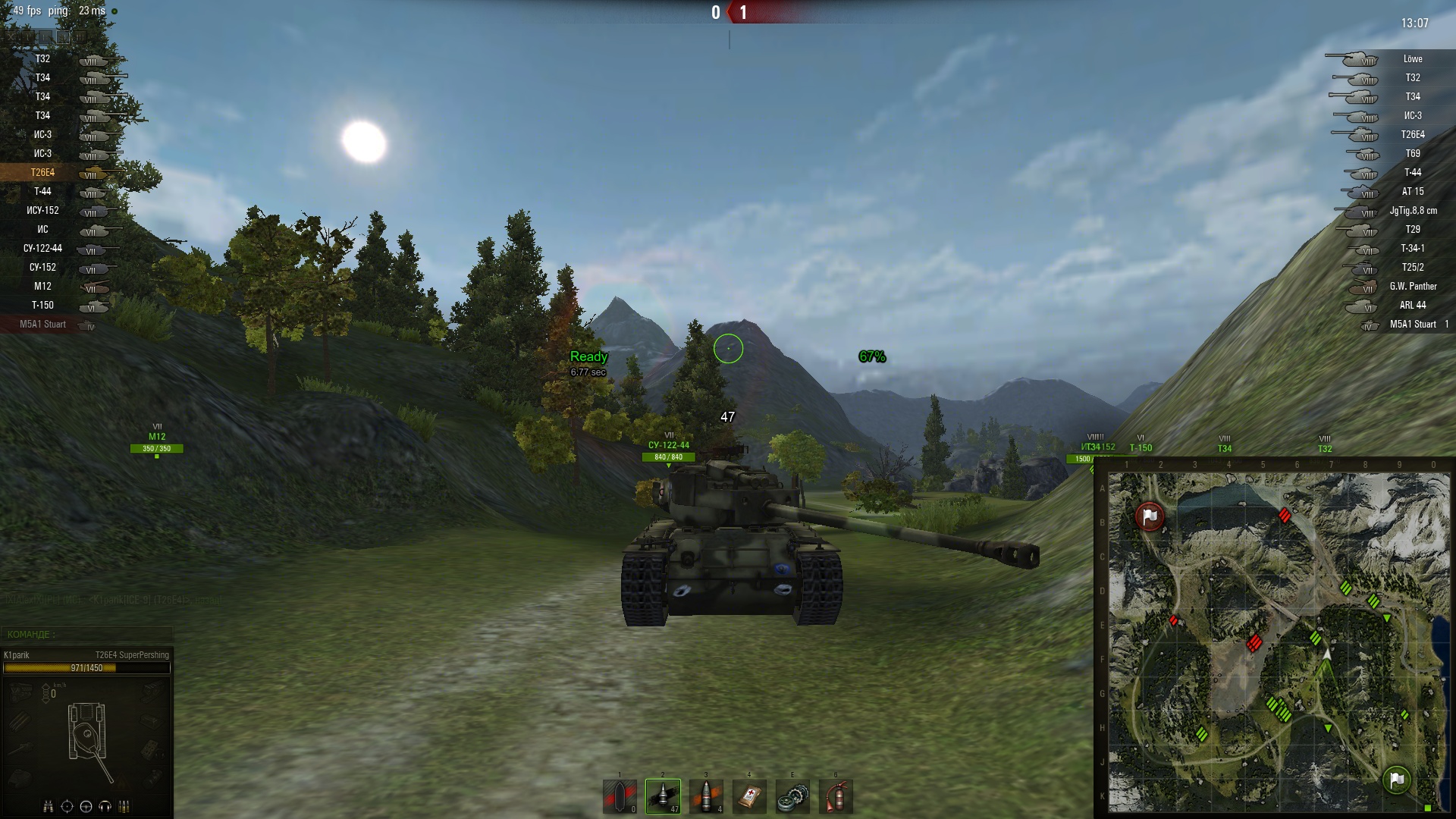Select the empty premium shell slot
This screenshot has height=819, width=1456.
[x=620, y=796]
